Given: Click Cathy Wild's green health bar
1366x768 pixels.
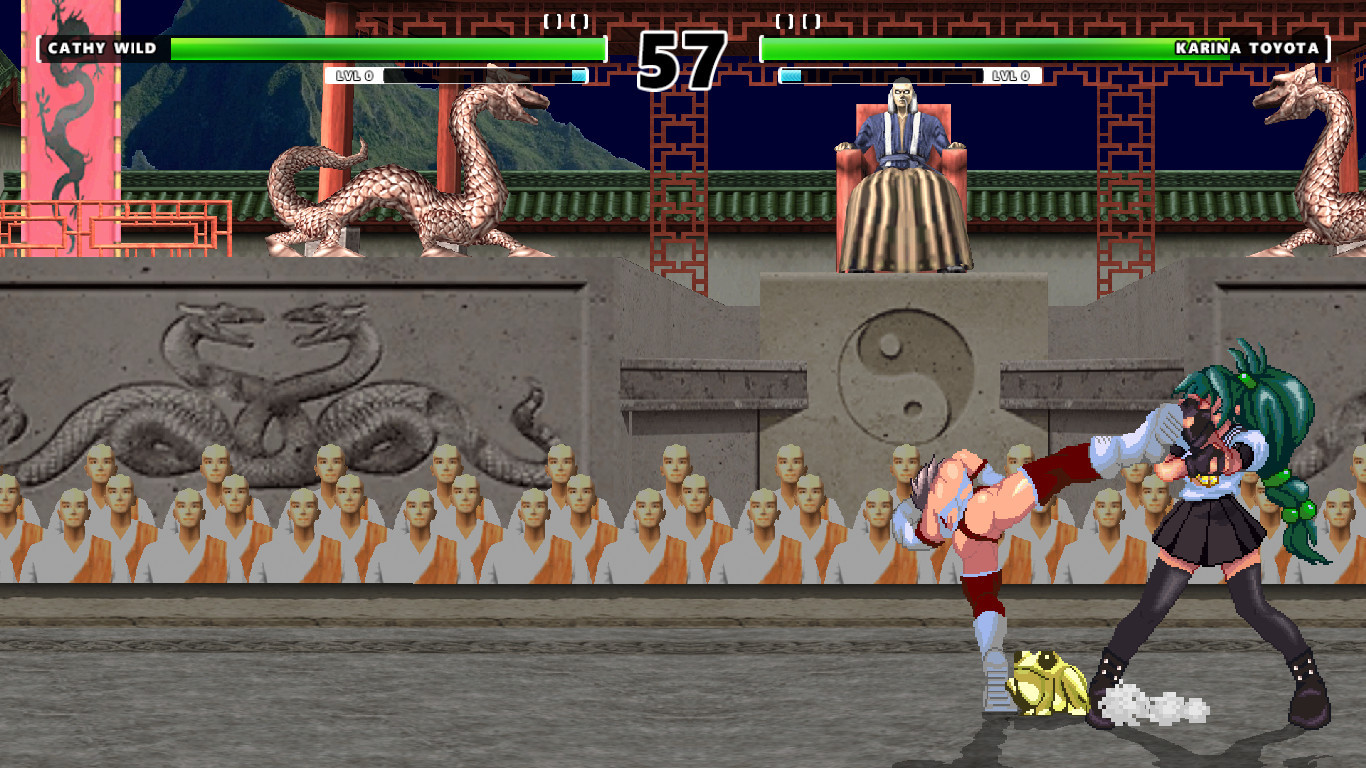Looking at the screenshot, I should pyautogui.click(x=388, y=46).
